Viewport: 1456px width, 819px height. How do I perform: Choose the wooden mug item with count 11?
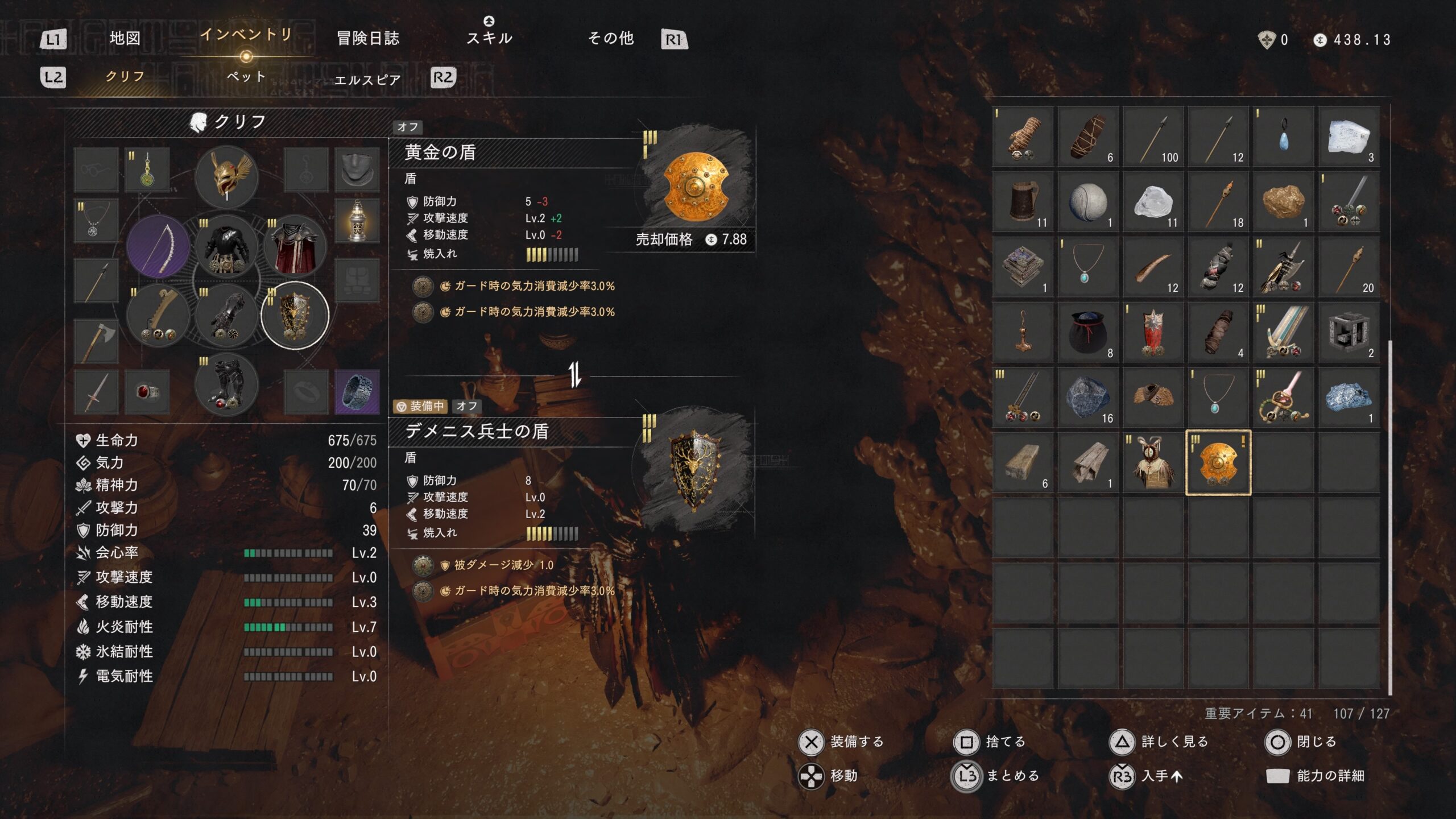click(x=1023, y=202)
